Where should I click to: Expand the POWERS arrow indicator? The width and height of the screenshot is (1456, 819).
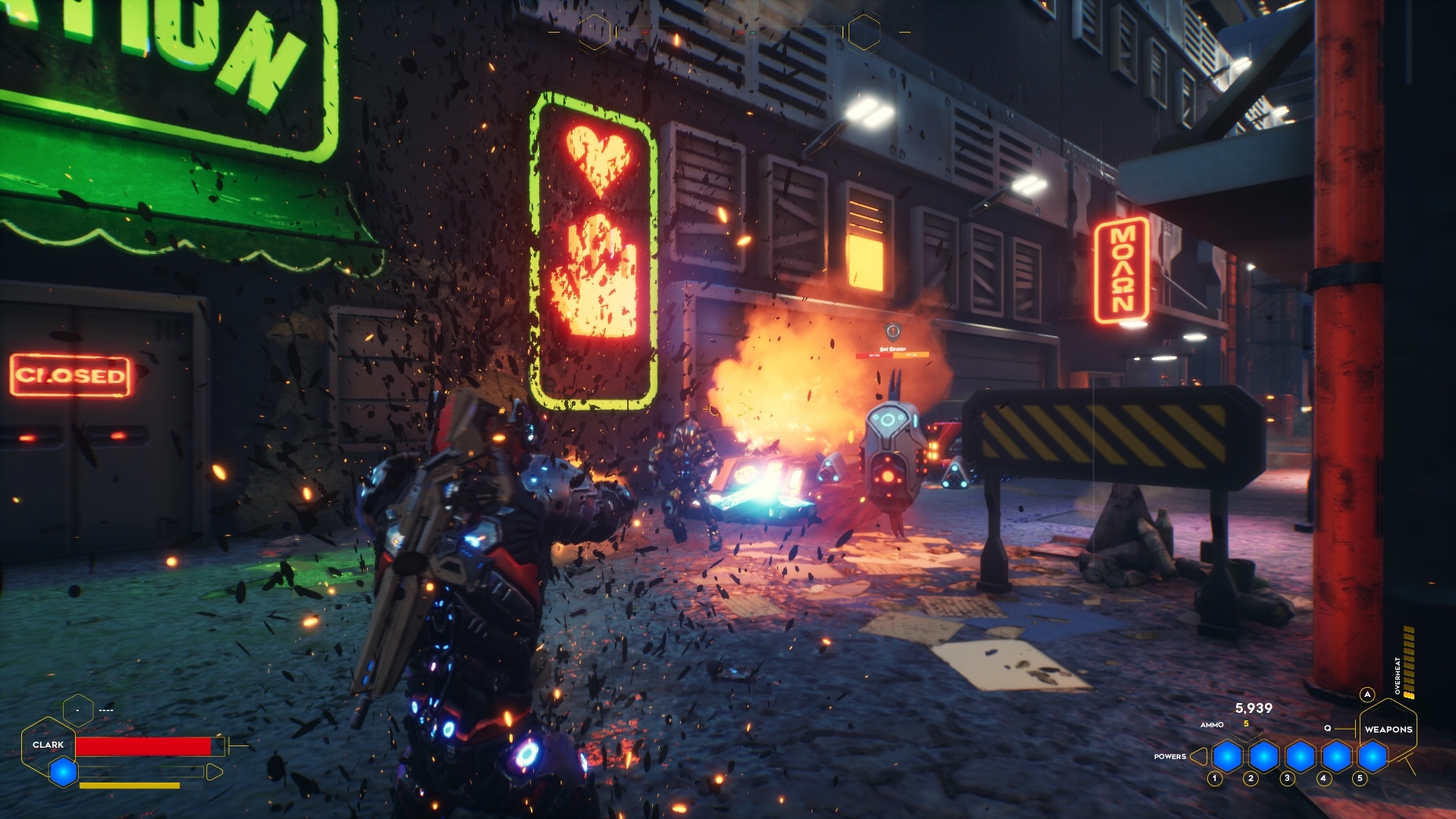coord(1199,757)
